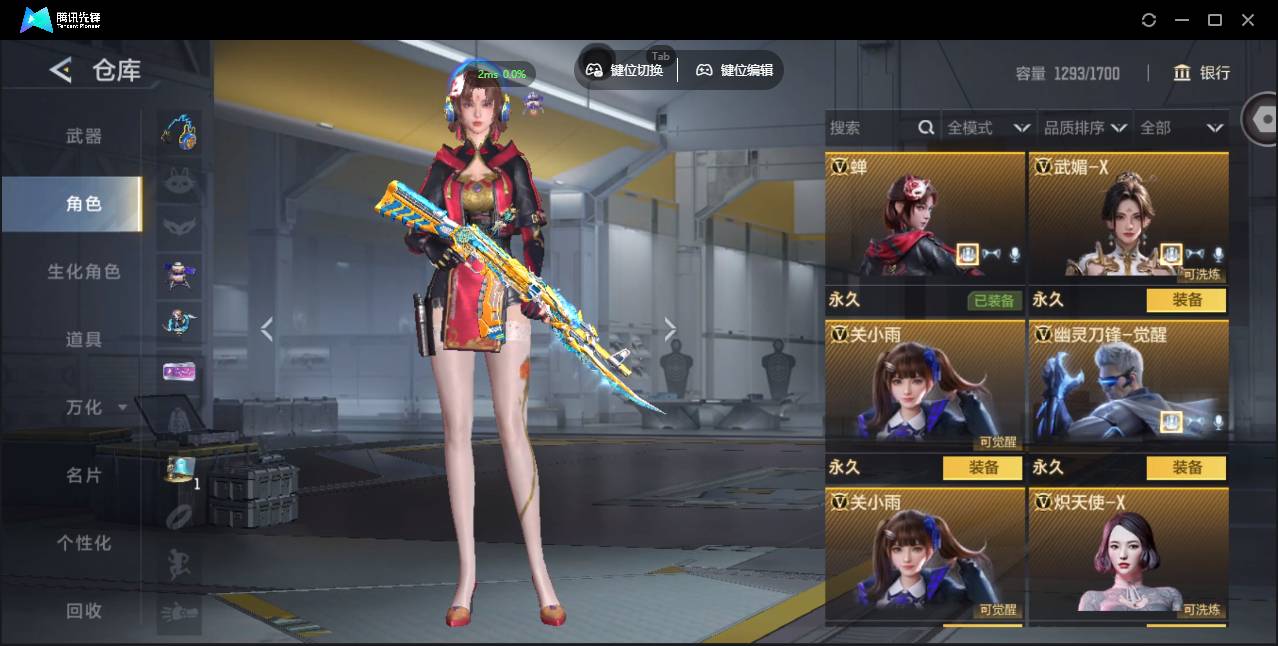Toggle 键位切换 key mapping switch

click(x=625, y=70)
